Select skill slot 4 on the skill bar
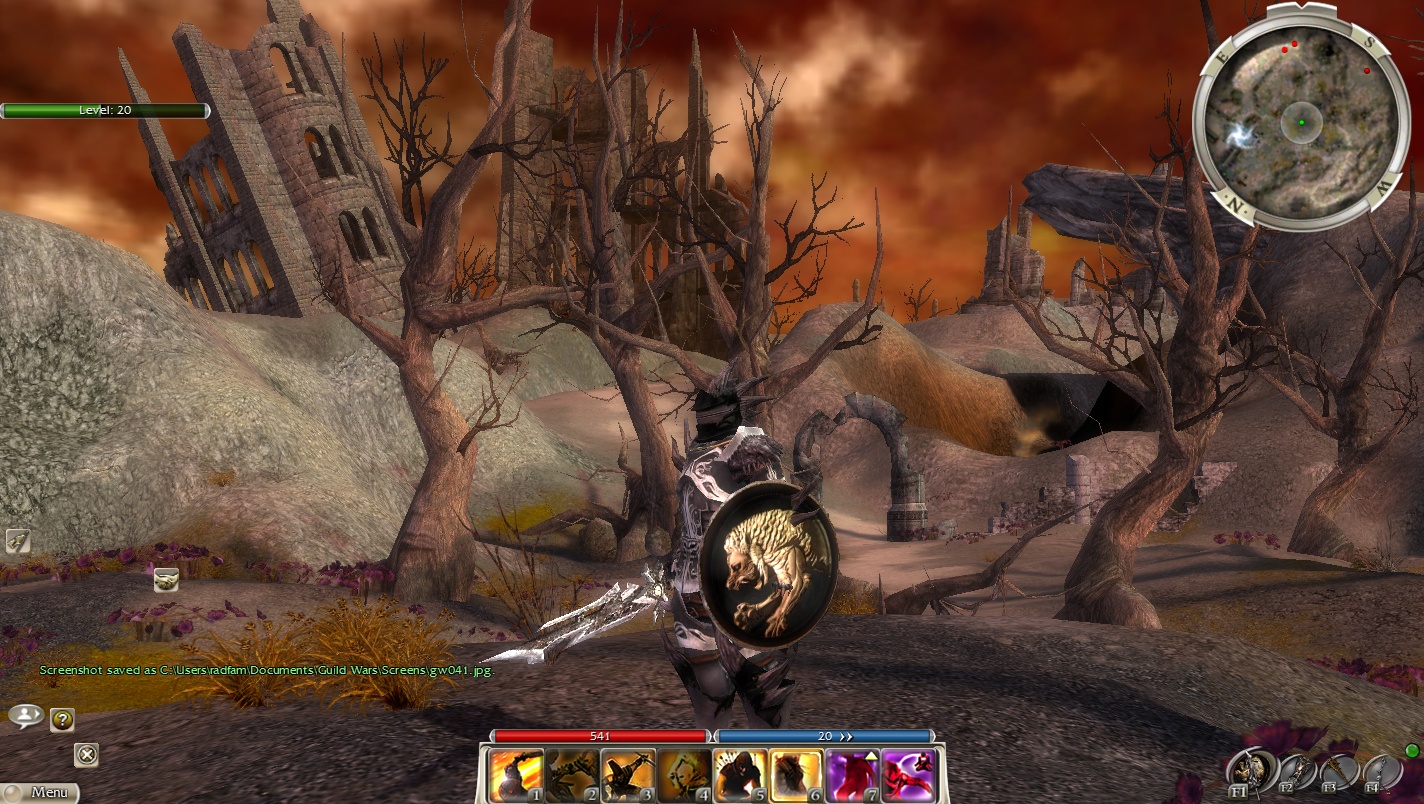The image size is (1424, 804). tap(684, 776)
